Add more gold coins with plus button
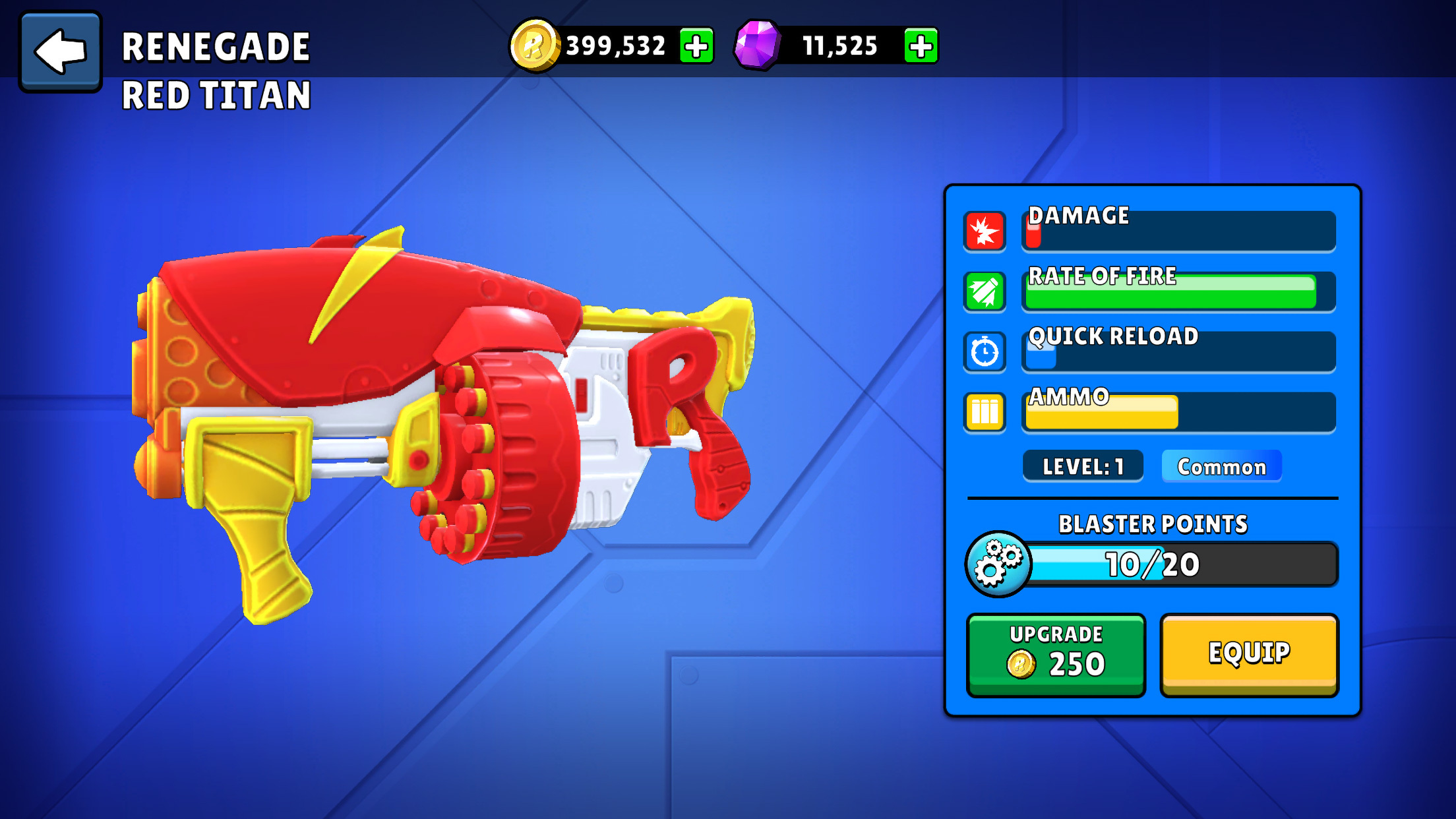1456x819 pixels. (696, 46)
